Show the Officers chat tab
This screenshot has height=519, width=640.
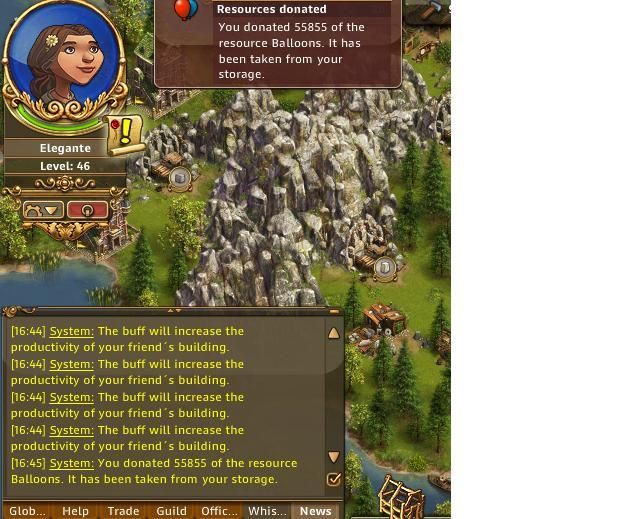219,510
